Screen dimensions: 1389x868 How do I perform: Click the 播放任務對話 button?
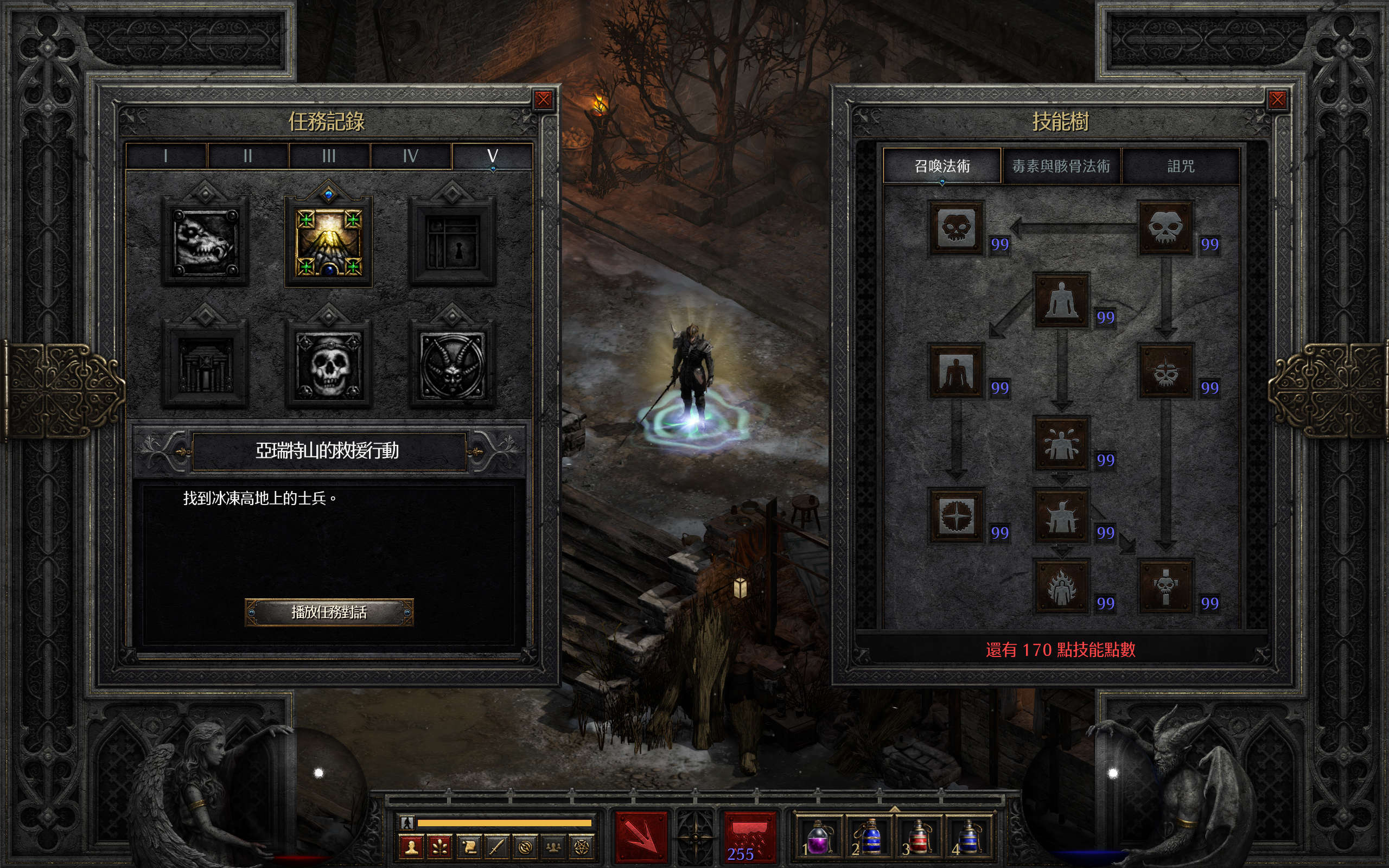(329, 612)
